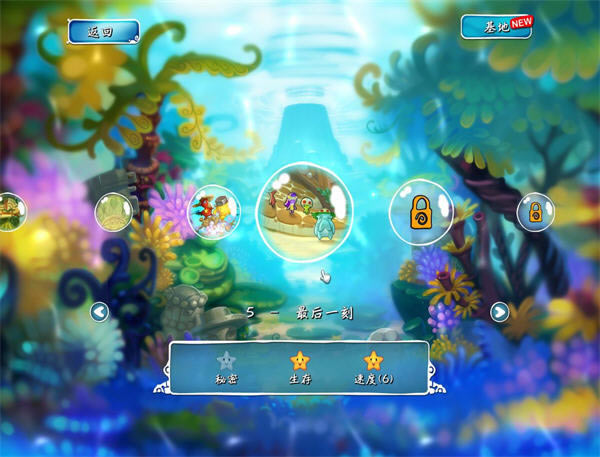600x457 pixels.
Task: Select the large central level 5 bubble
Action: coord(305,211)
